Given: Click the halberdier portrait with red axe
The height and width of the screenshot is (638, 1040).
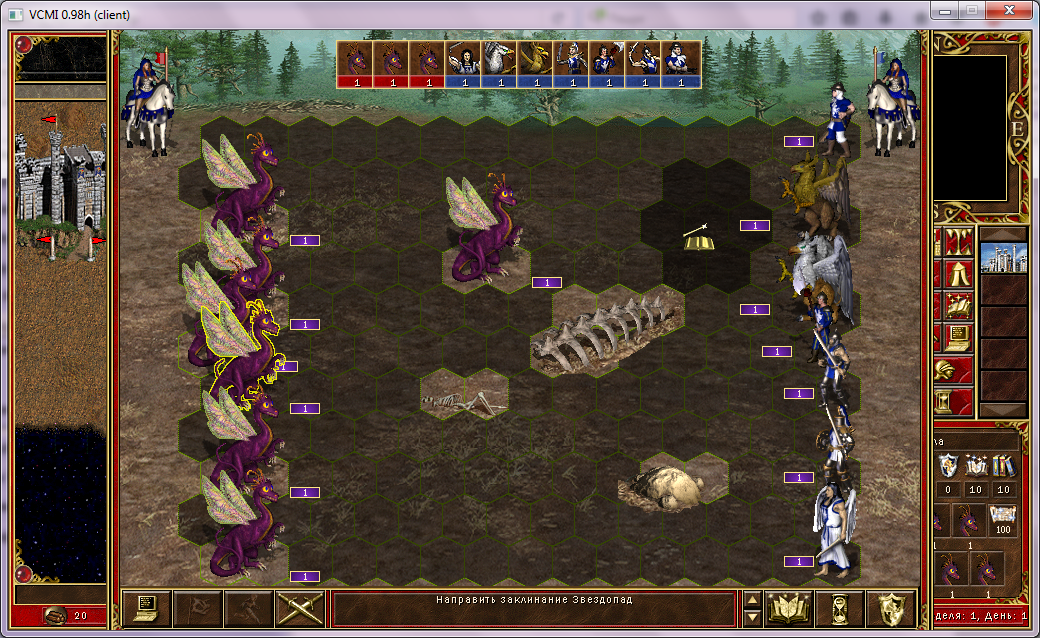Looking at the screenshot, I should click(x=607, y=64).
